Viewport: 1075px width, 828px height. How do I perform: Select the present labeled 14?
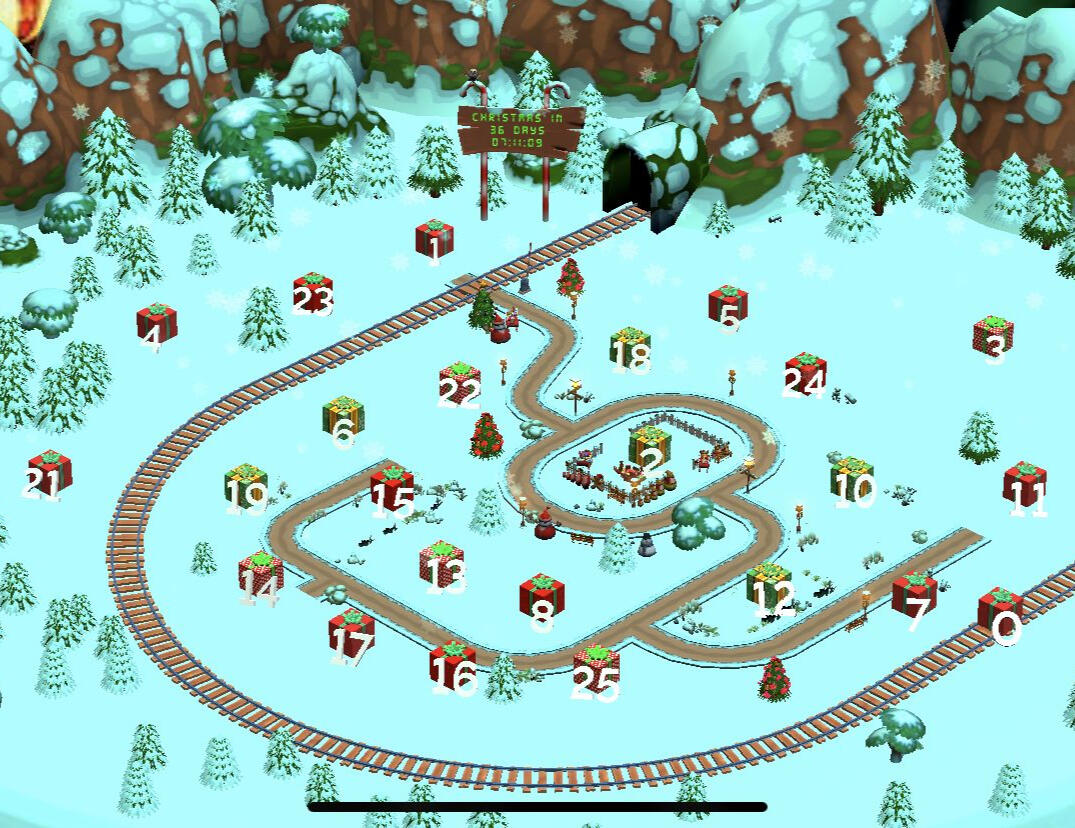click(x=260, y=574)
